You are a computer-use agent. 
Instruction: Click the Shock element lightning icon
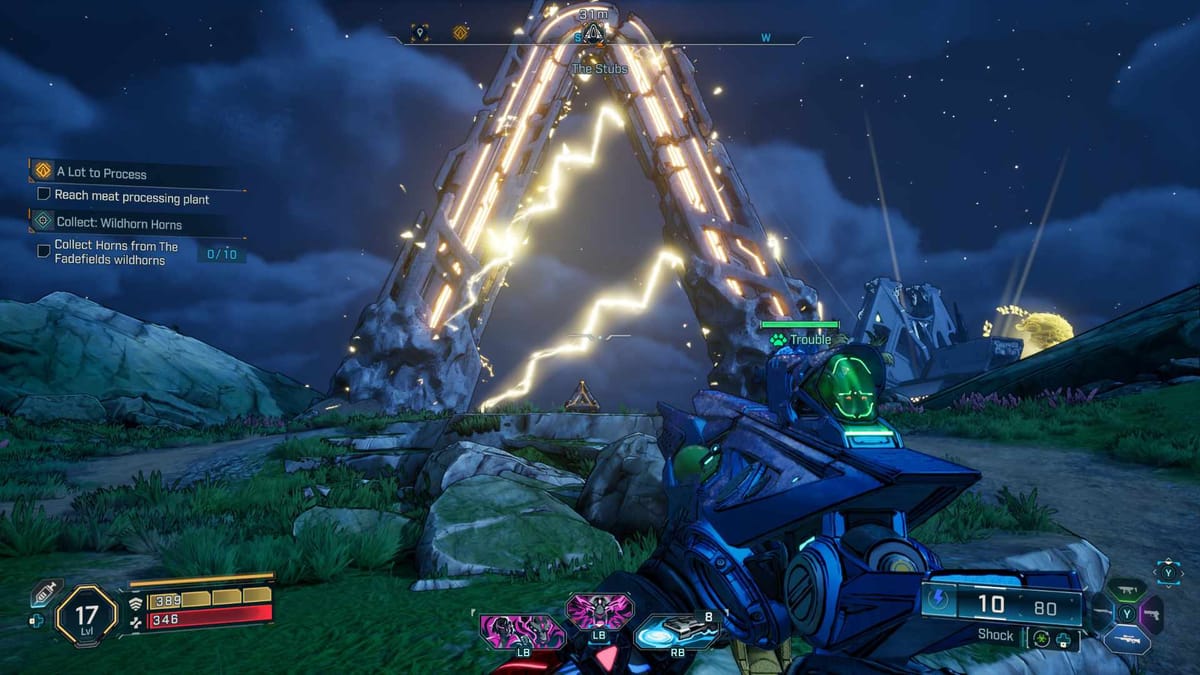tap(941, 601)
